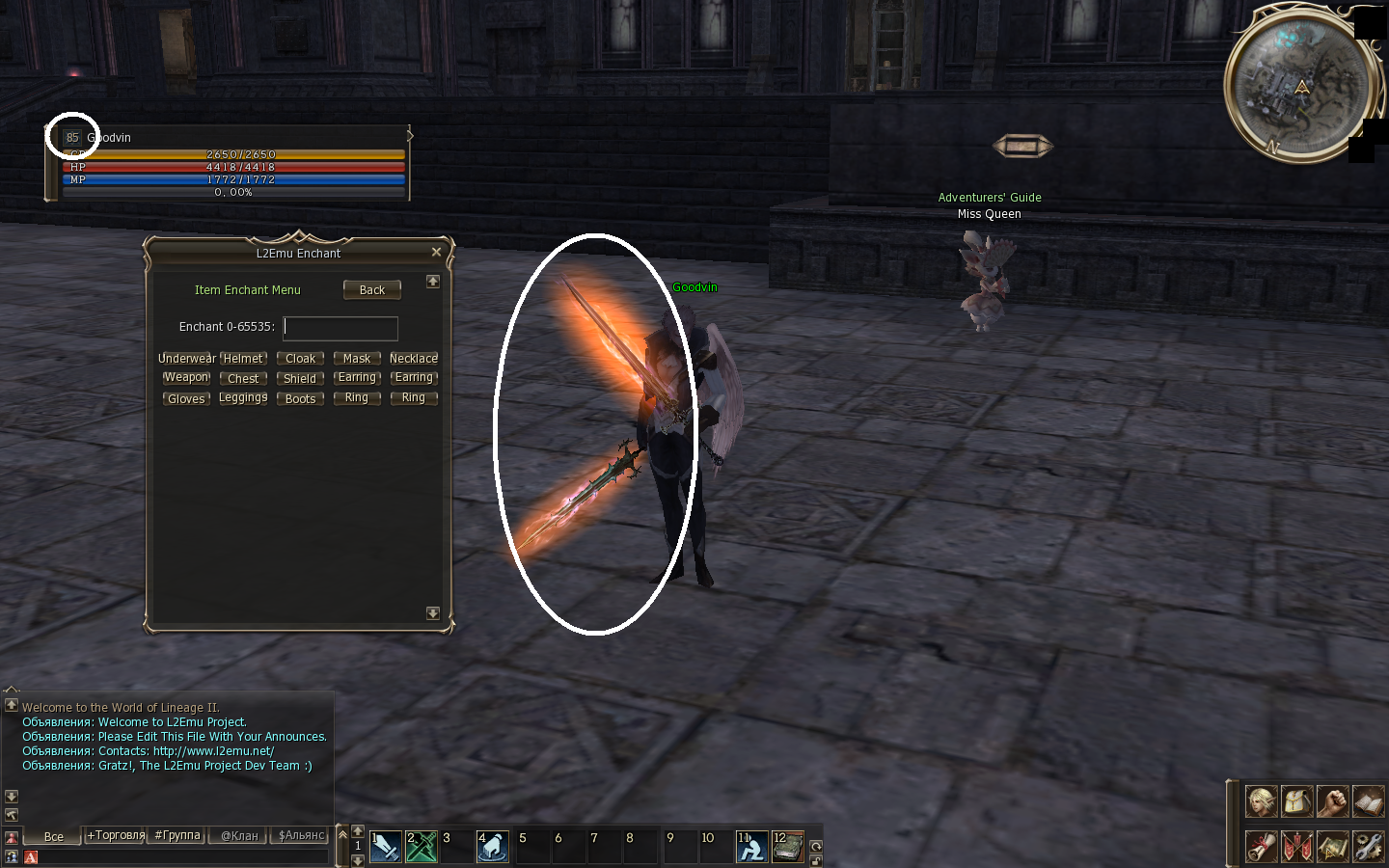Viewport: 1389px width, 868px height.
Task: Choose the Weapon enchant button
Action: [186, 378]
